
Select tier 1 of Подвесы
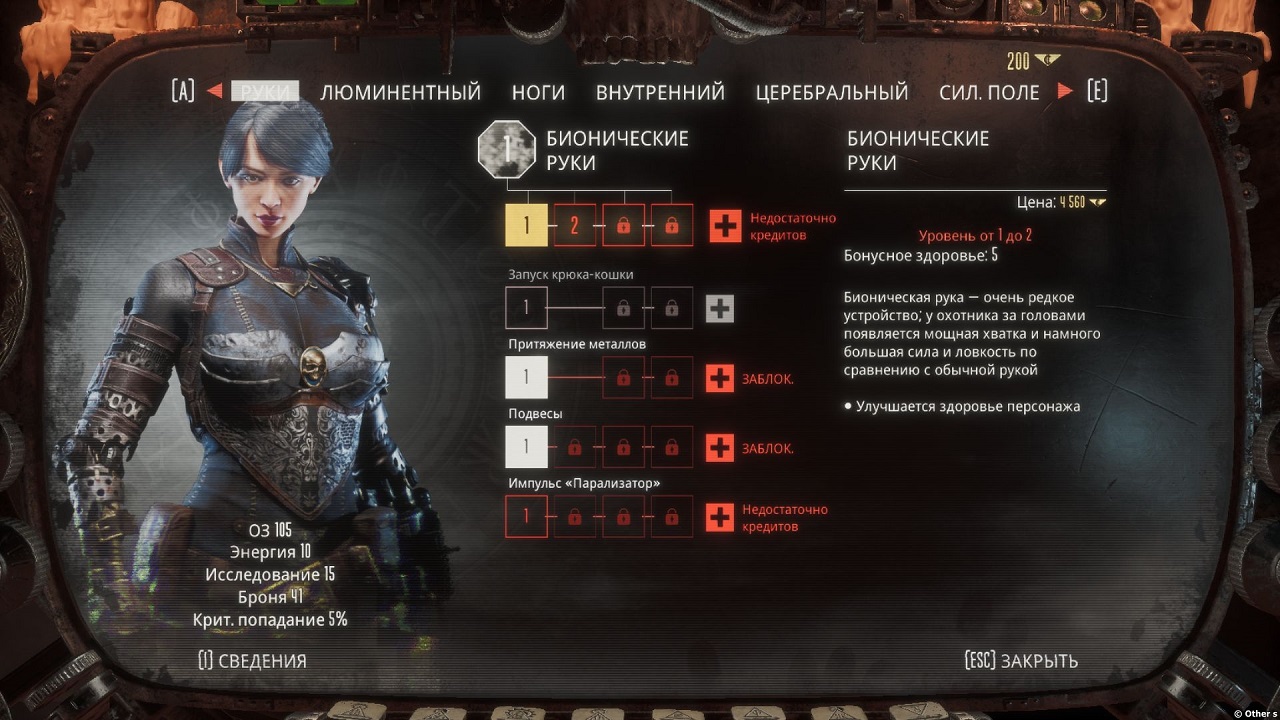pyautogui.click(x=526, y=447)
